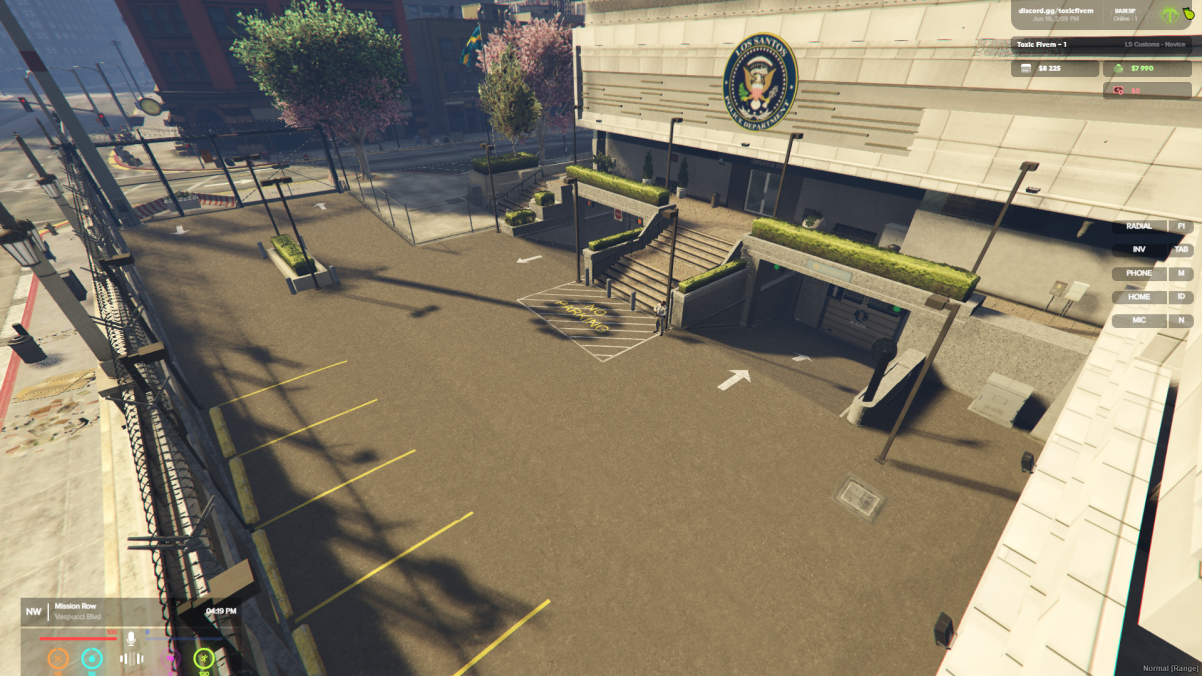Click the microphone icon in the status HUD

130,637
